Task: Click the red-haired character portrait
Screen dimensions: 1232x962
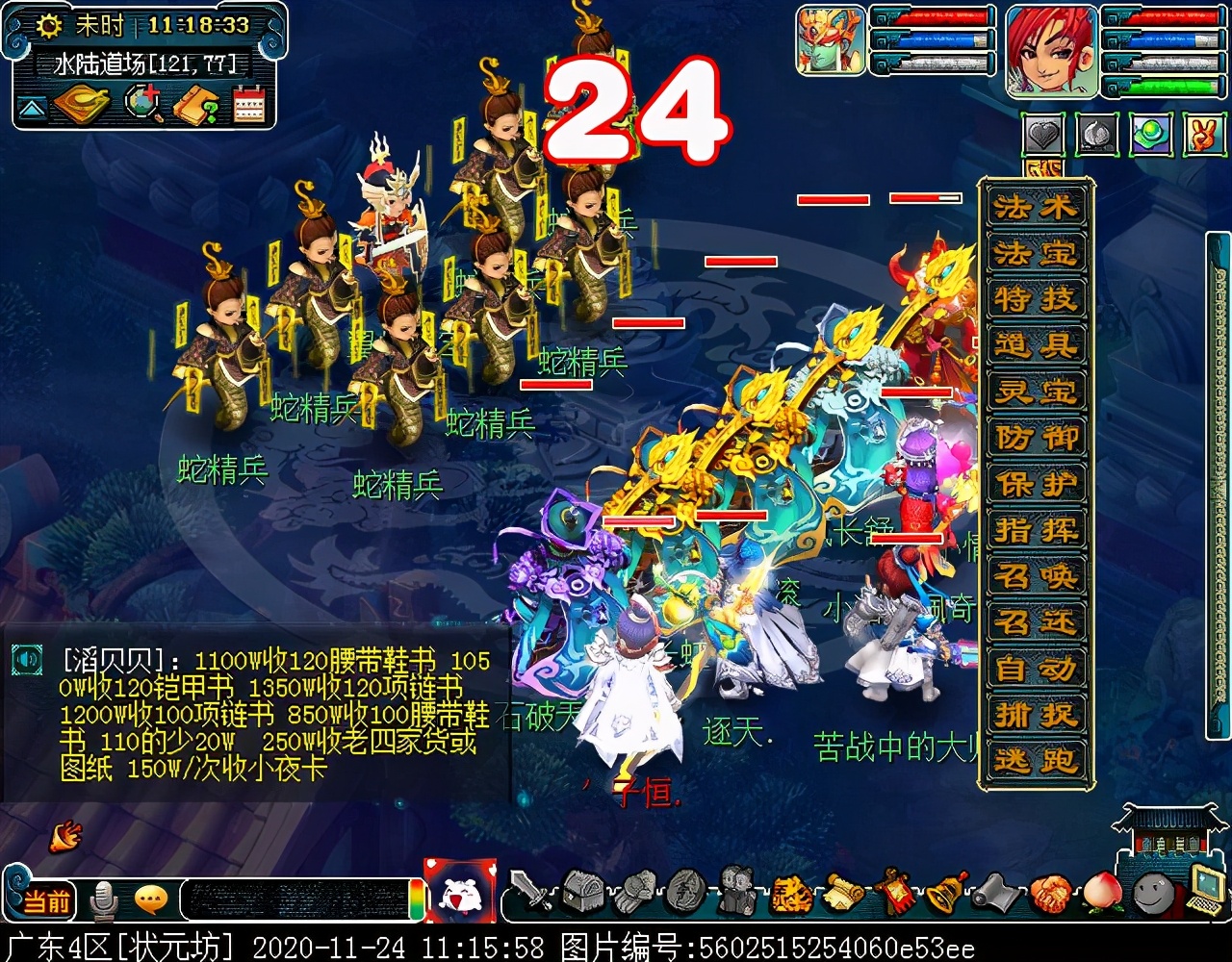Action: pyautogui.click(x=1051, y=51)
